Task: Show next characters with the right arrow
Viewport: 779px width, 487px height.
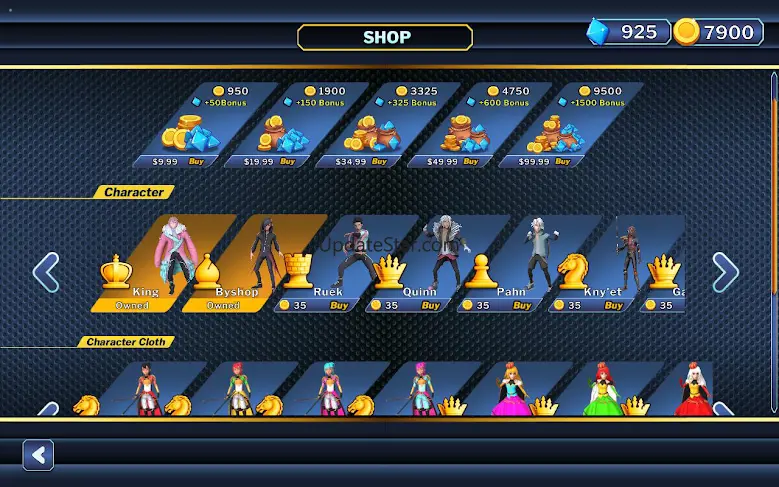Action: [x=725, y=272]
